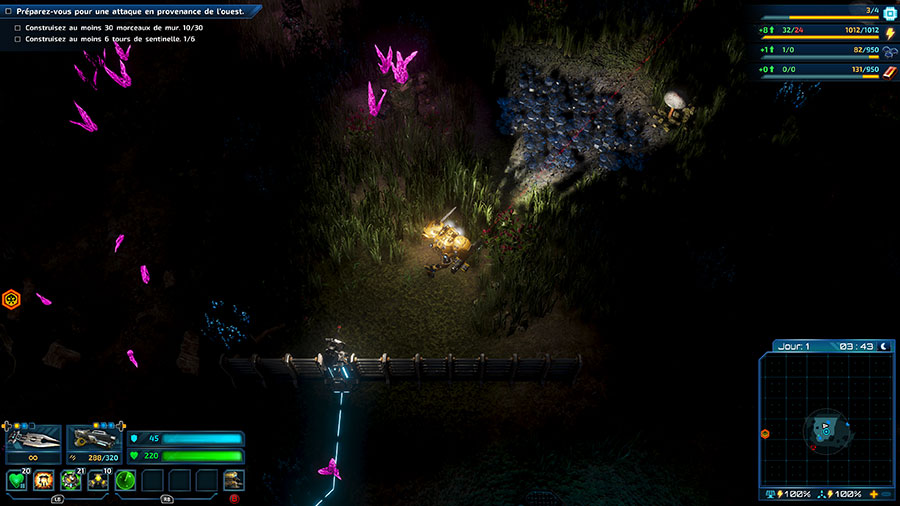Viewport: 900px width, 506px height.
Task: Click the red ingot resource icon
Action: 889,70
